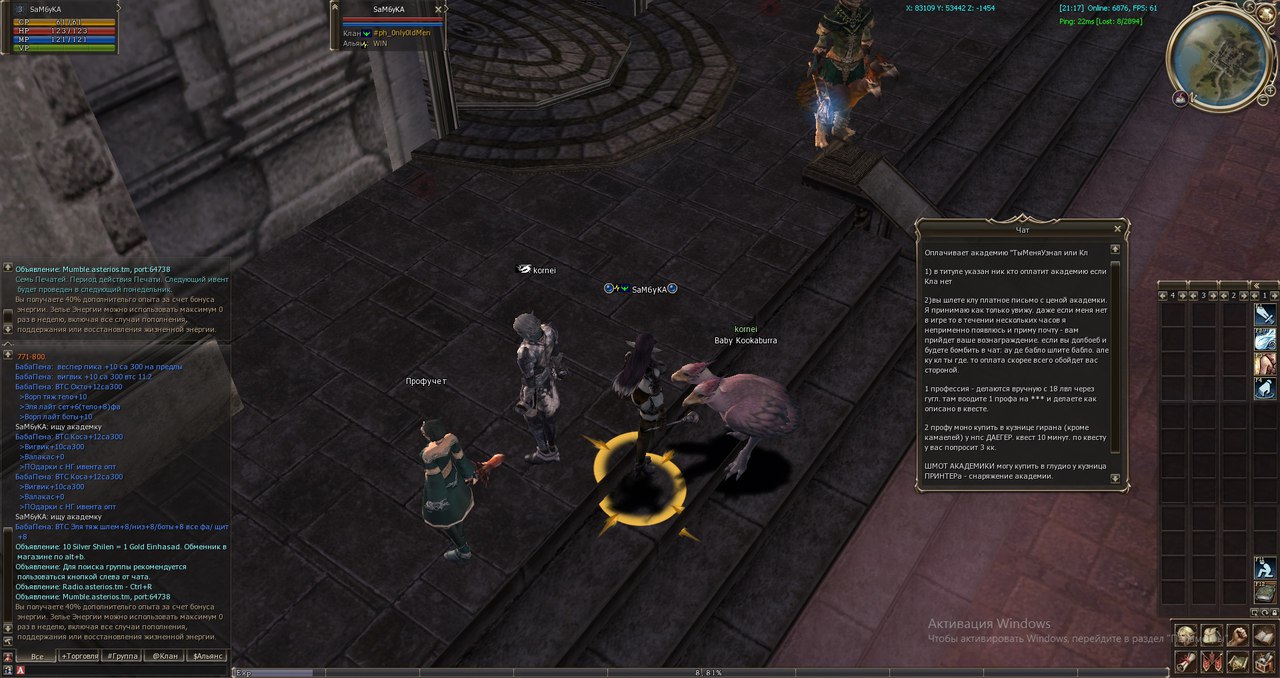Switch to the +Торговля chat tab
Screen dimensions: 1280x678
pos(79,656)
